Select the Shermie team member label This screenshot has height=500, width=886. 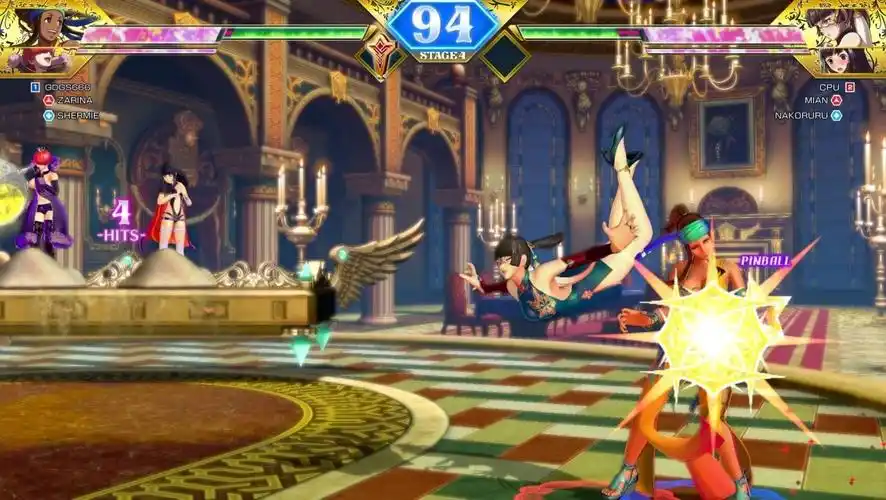tap(77, 115)
